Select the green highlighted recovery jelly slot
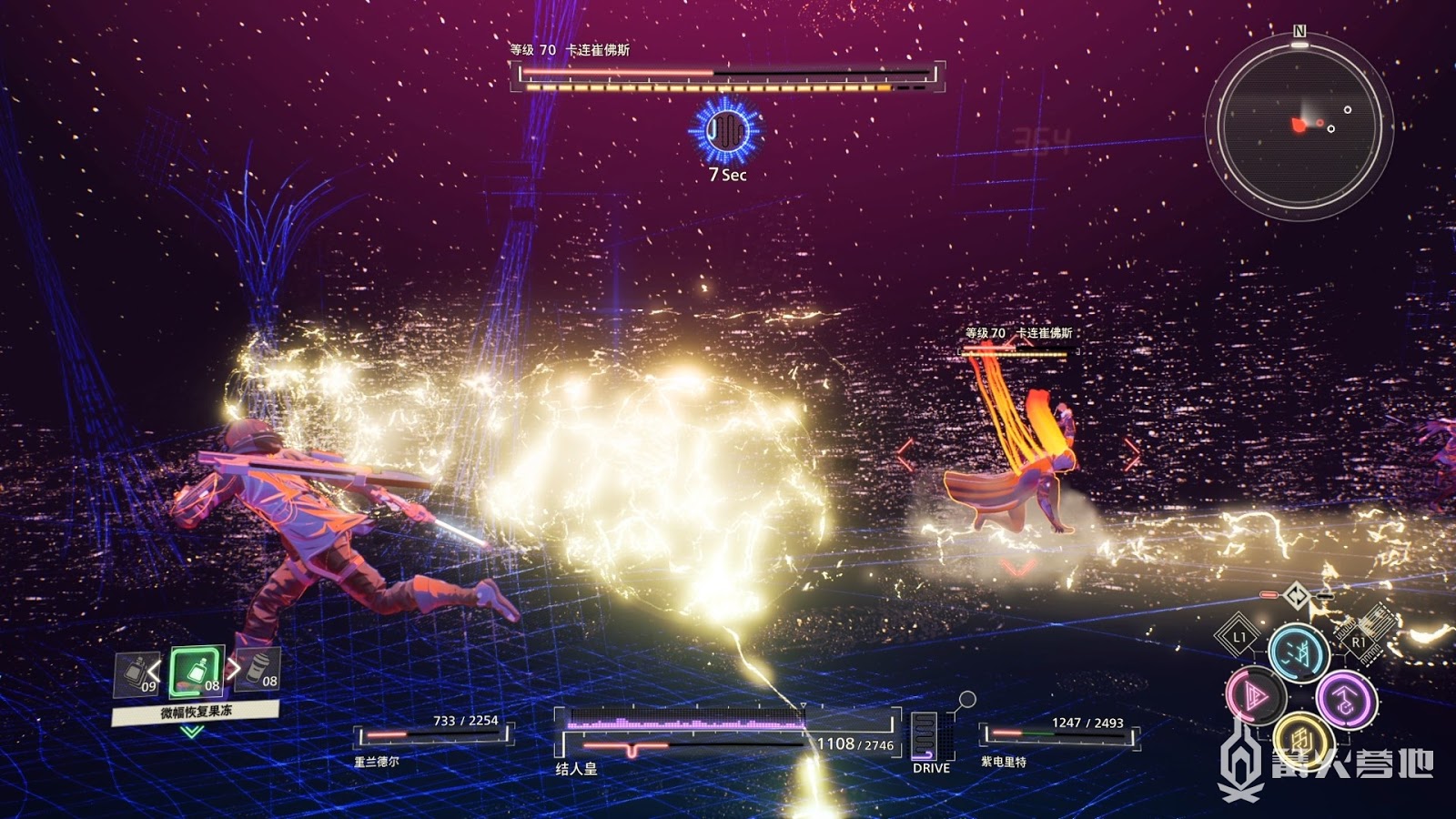 click(x=197, y=672)
